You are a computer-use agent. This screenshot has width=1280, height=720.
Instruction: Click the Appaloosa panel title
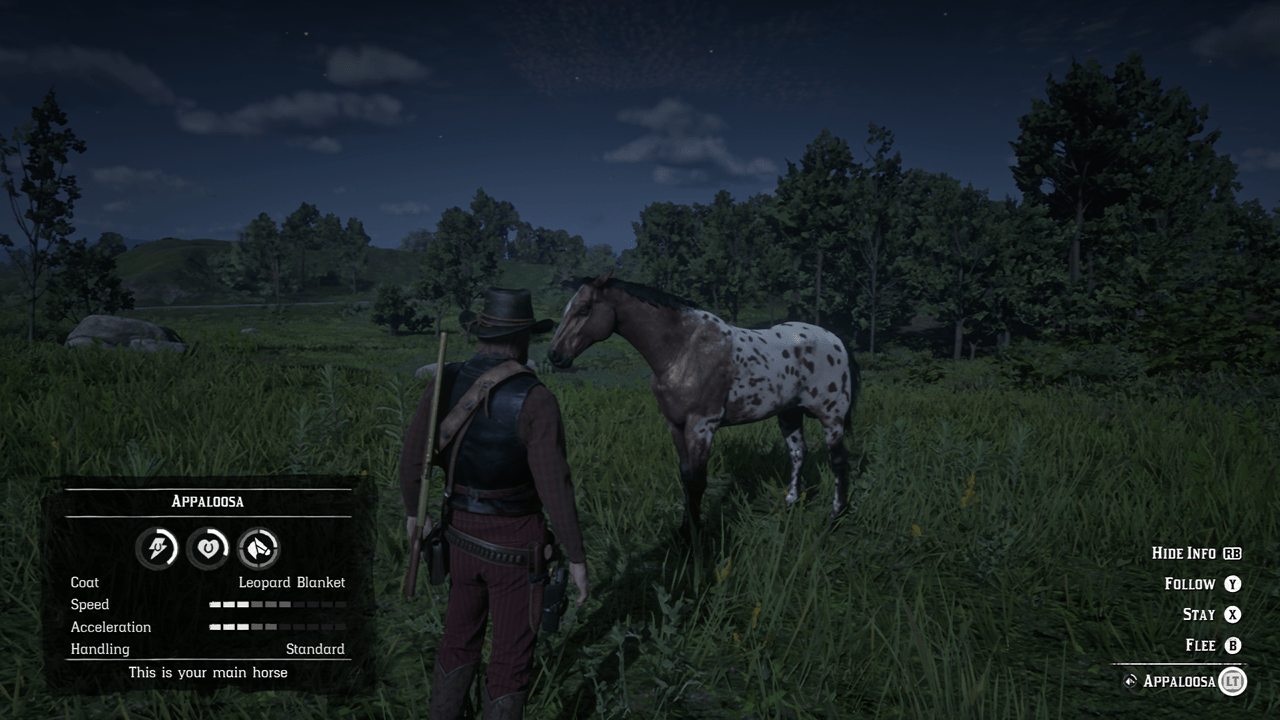point(208,501)
